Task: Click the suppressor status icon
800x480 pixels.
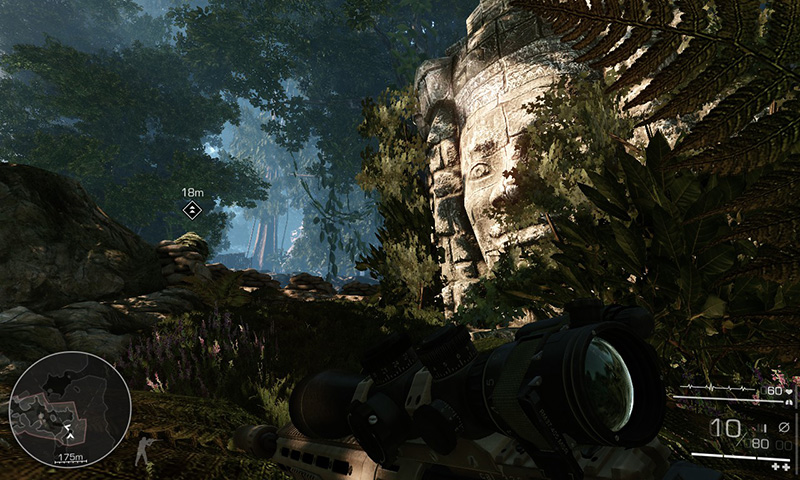Action: [x=783, y=428]
